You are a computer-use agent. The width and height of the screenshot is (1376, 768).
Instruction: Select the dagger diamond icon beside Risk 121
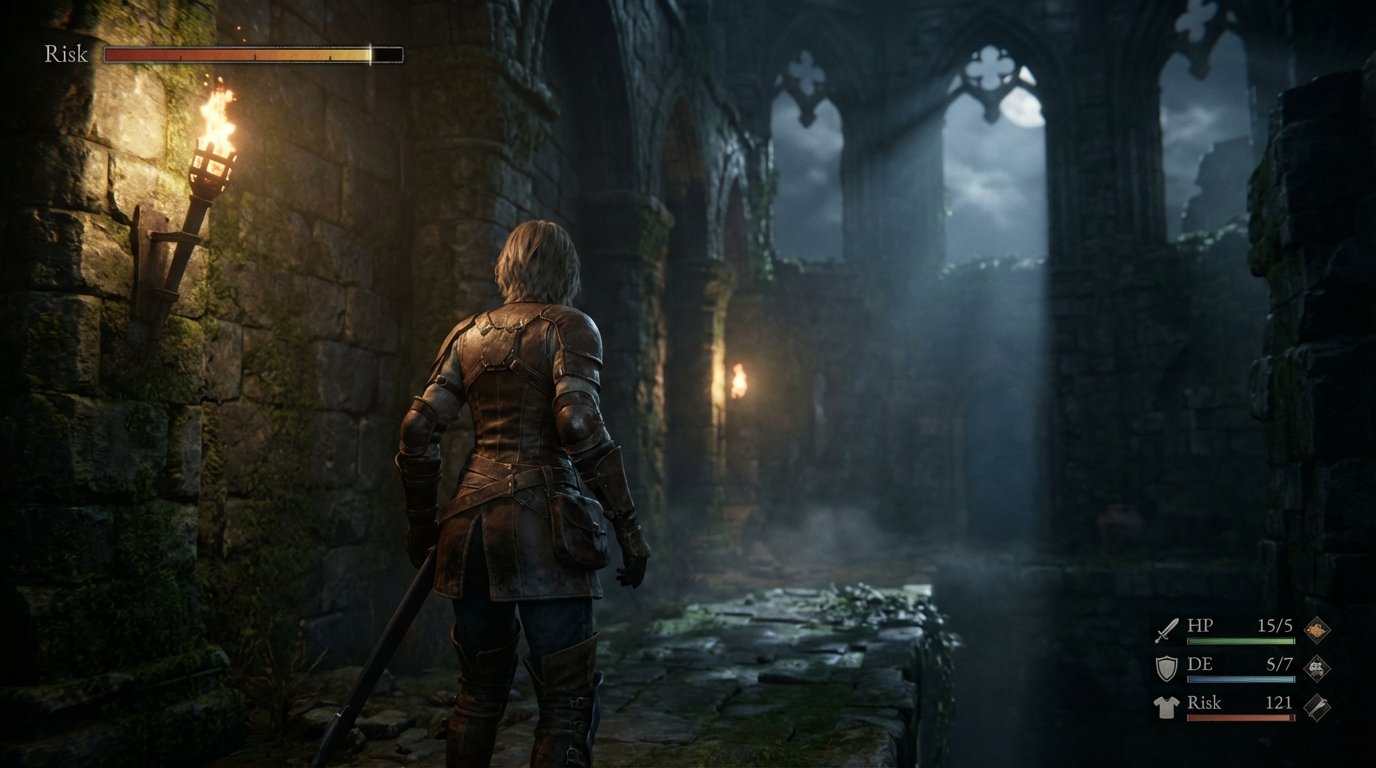[1316, 706]
